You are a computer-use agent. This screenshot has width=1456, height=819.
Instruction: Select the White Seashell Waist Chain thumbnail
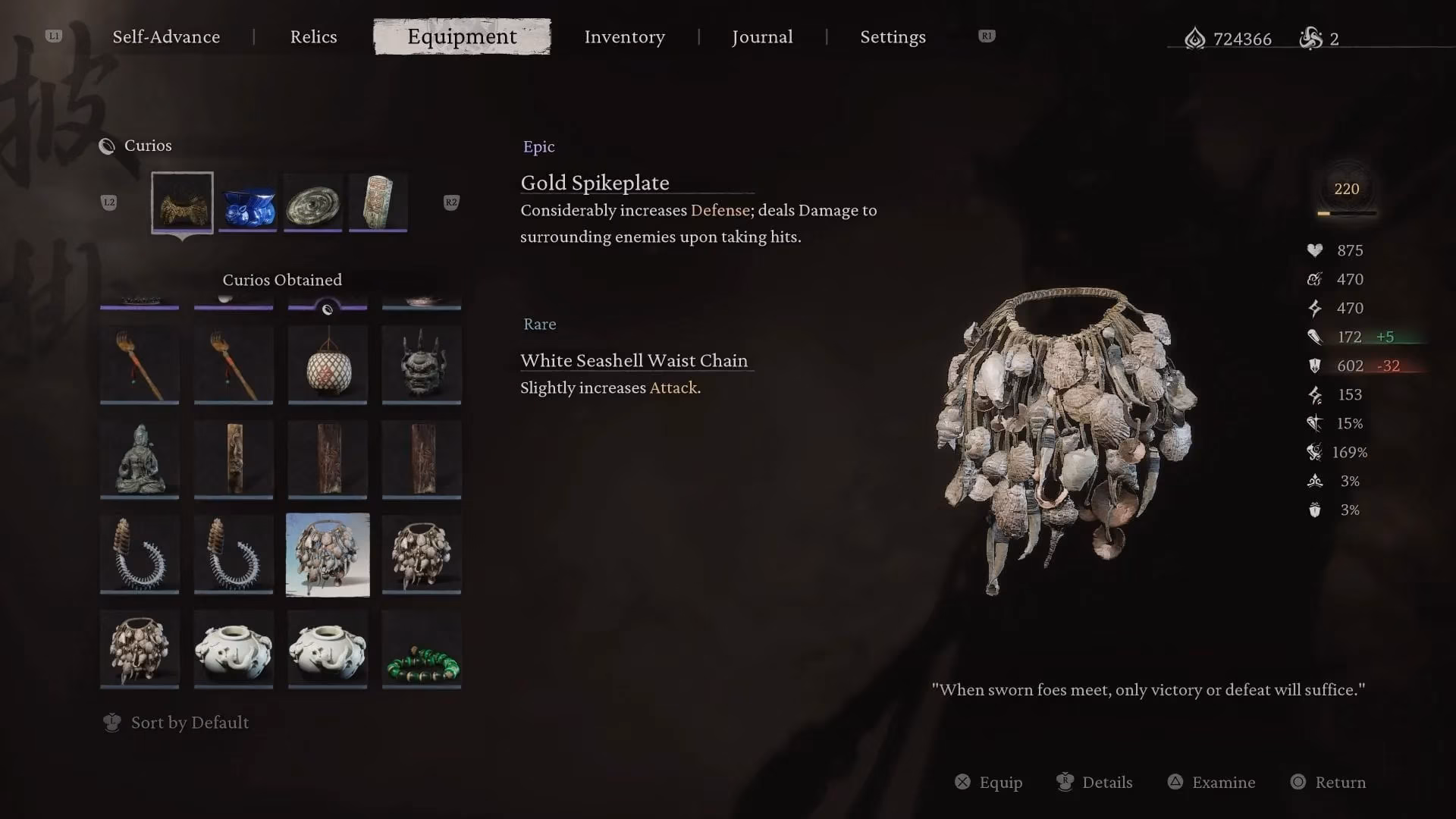tap(327, 554)
